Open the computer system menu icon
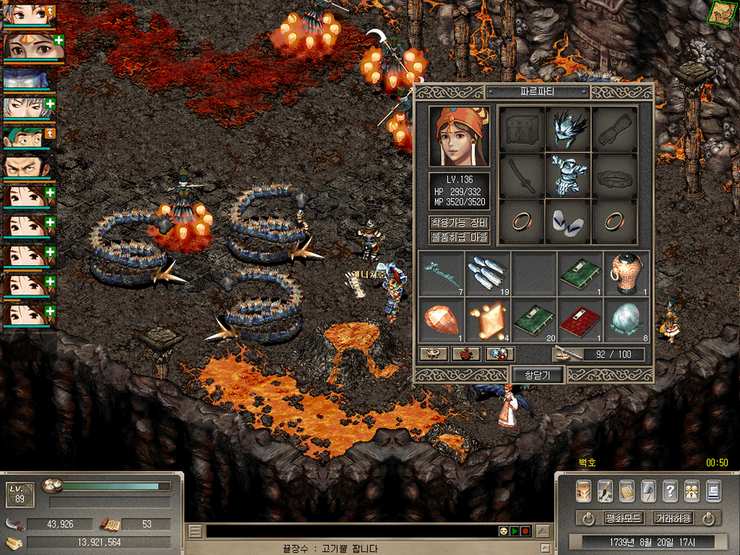The image size is (740, 555). 713,491
